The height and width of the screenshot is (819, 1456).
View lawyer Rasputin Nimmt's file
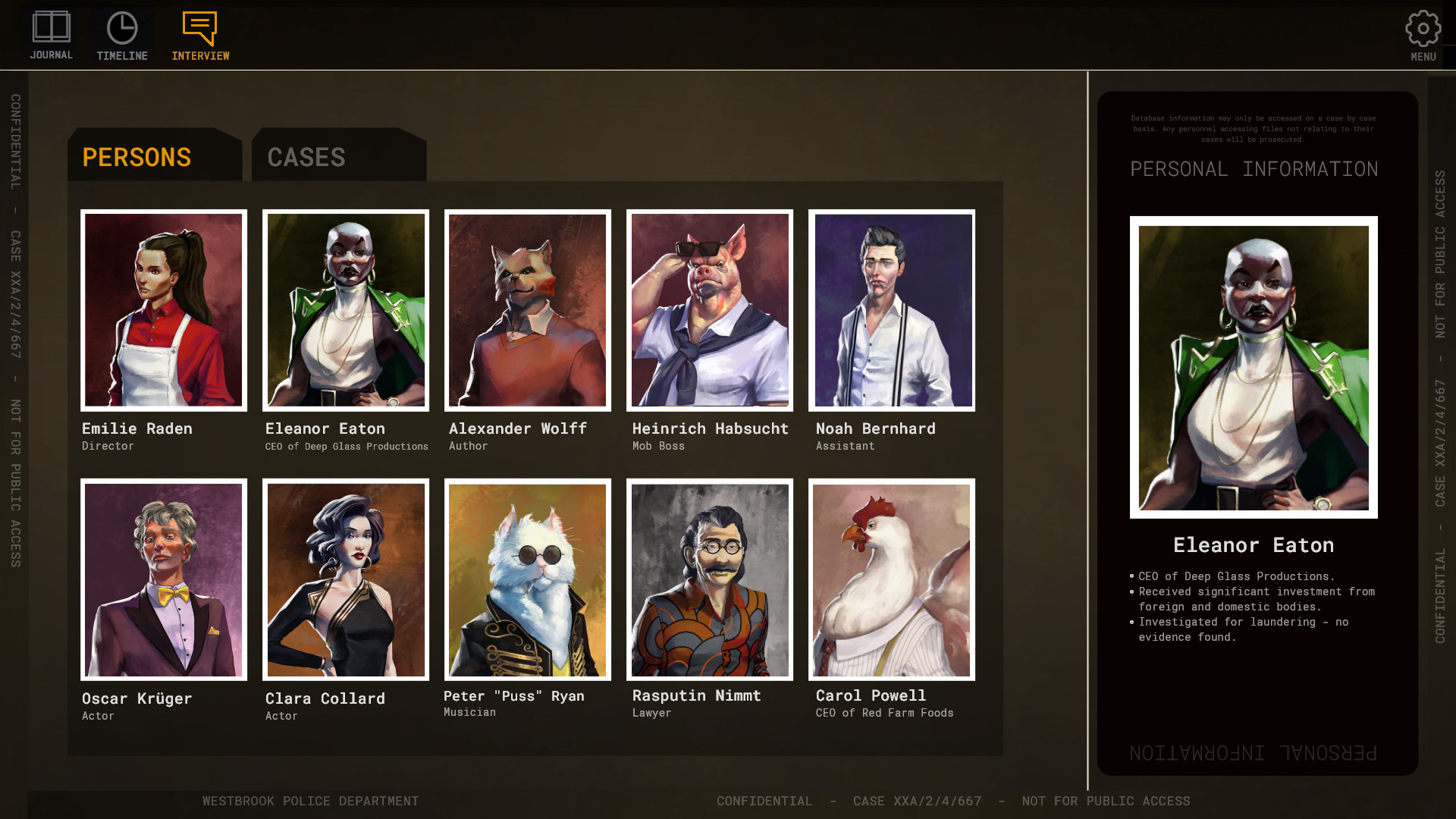[x=710, y=579]
